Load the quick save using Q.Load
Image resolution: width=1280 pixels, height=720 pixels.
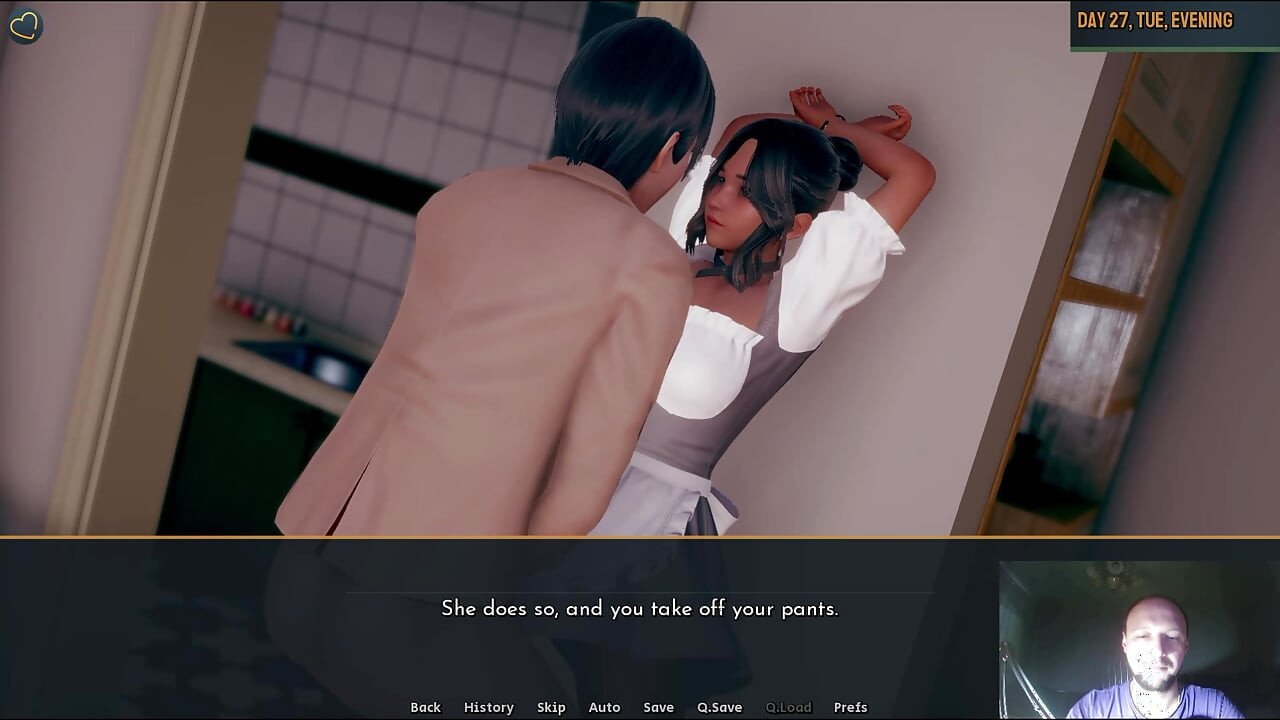pos(787,707)
